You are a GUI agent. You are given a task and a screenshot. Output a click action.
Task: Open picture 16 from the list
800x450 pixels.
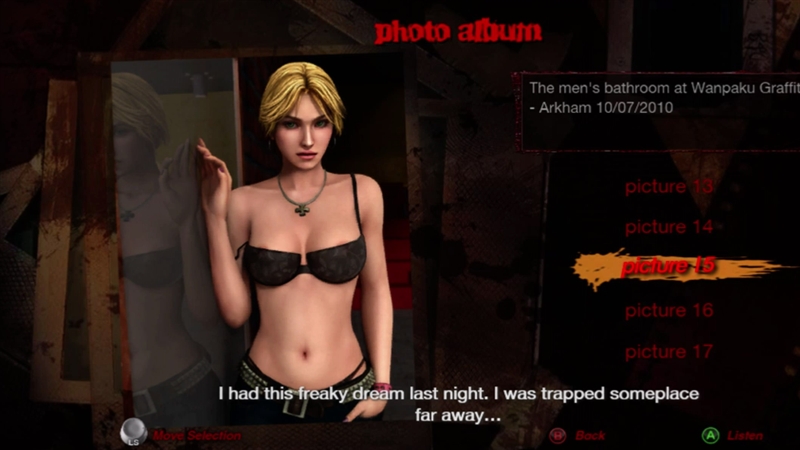[x=669, y=311]
